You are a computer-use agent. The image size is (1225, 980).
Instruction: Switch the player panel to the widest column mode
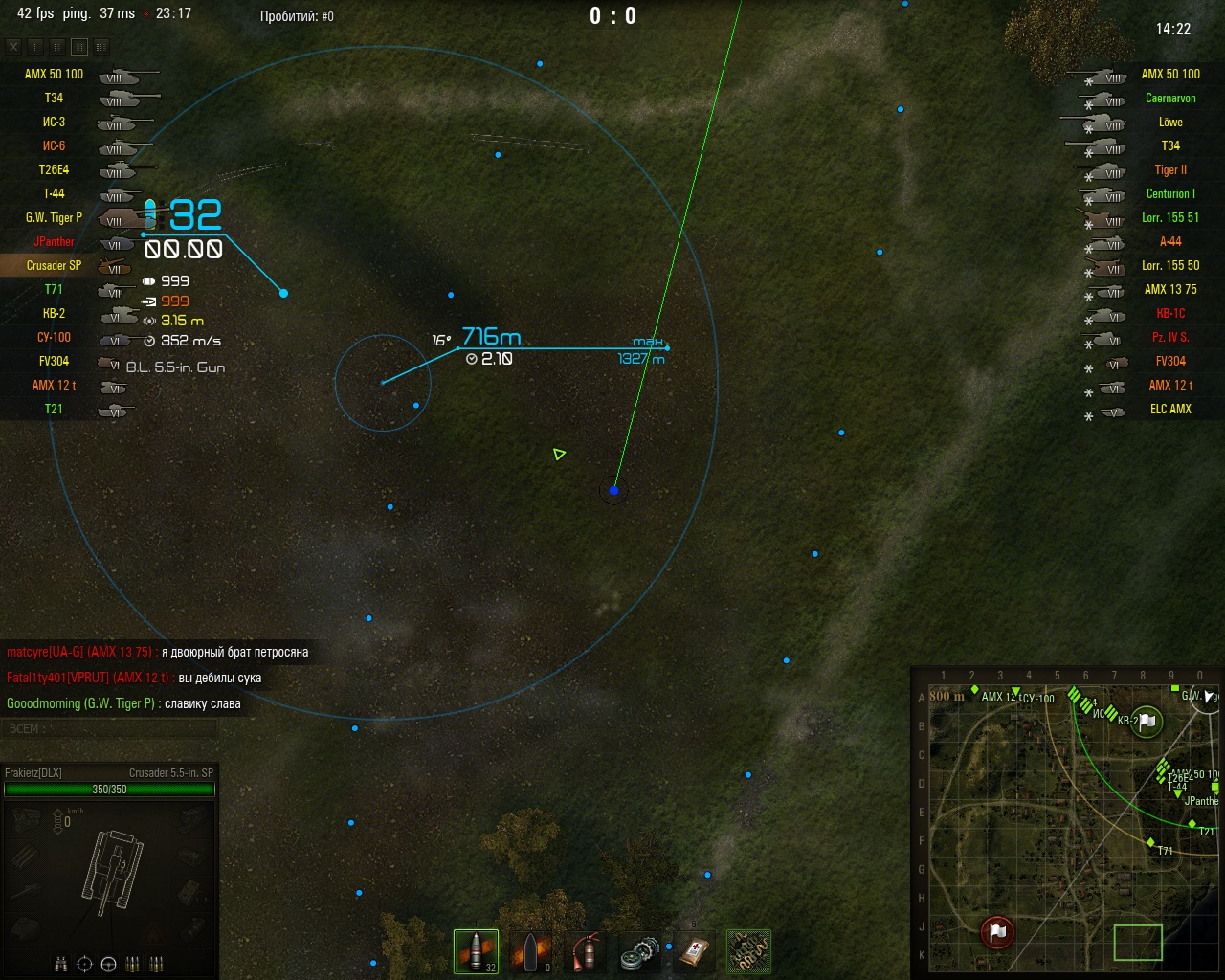point(101,46)
